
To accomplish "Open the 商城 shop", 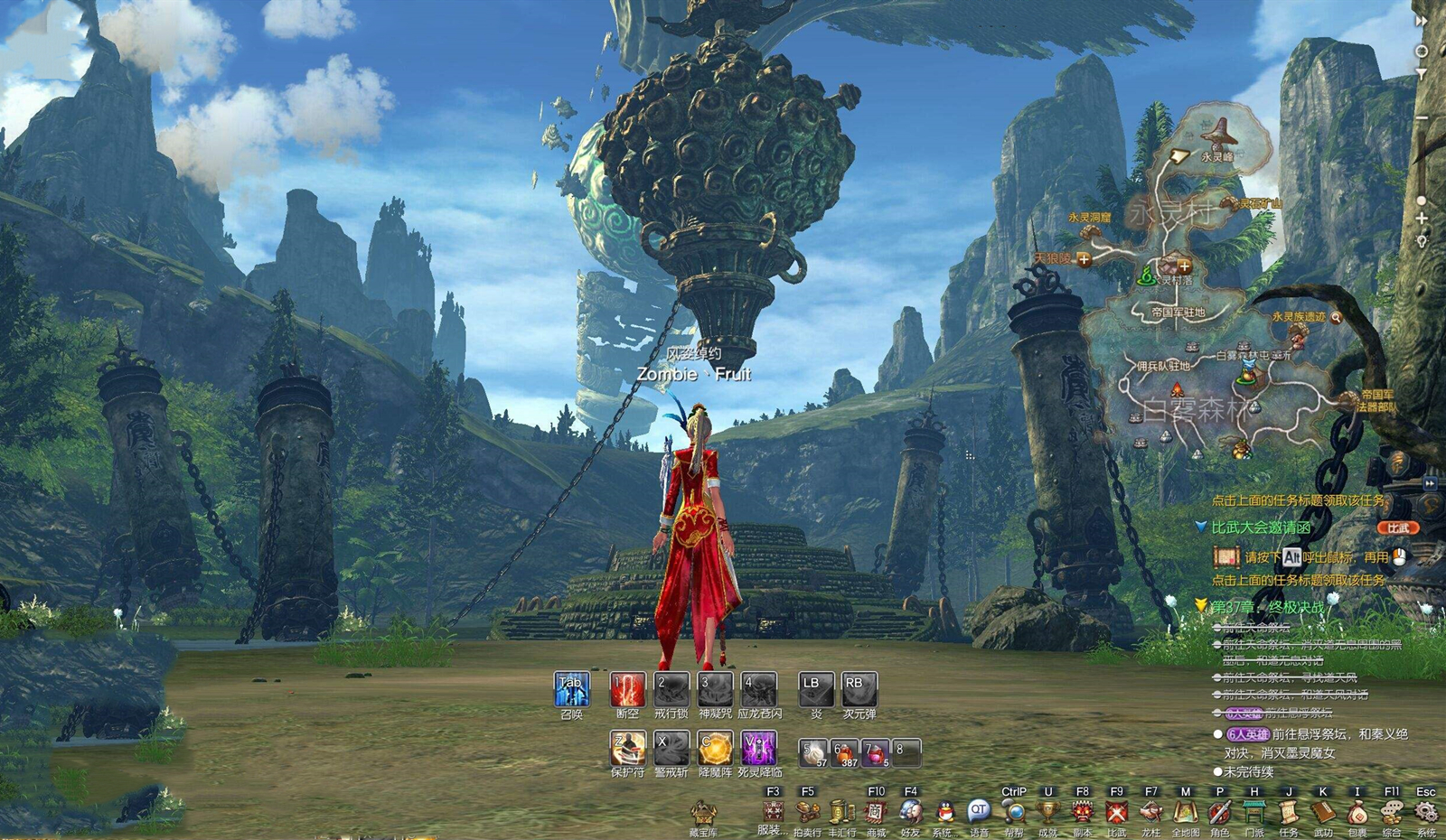I will click(x=876, y=812).
